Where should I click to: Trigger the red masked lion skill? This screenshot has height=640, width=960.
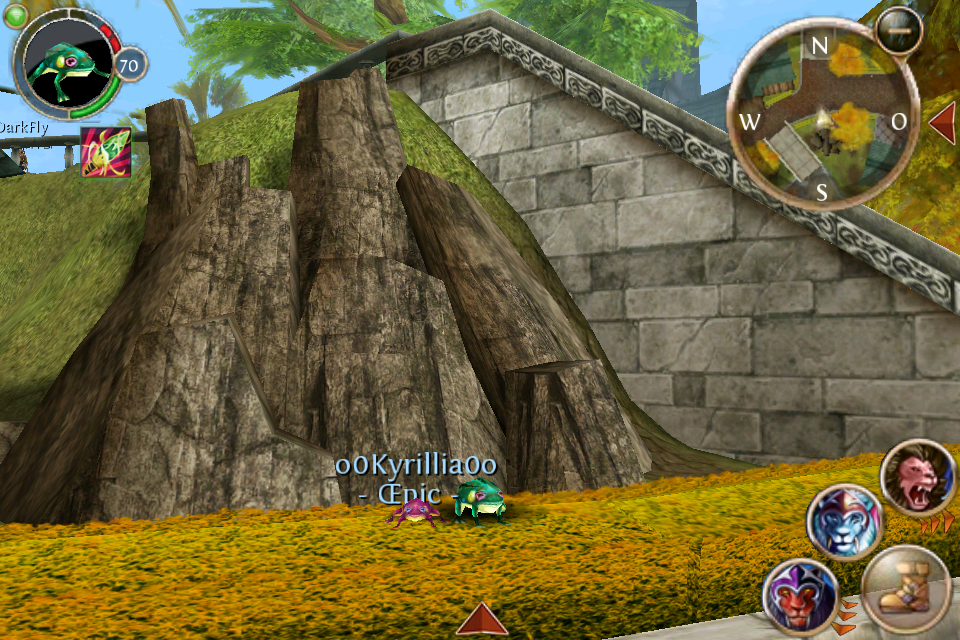[798, 595]
